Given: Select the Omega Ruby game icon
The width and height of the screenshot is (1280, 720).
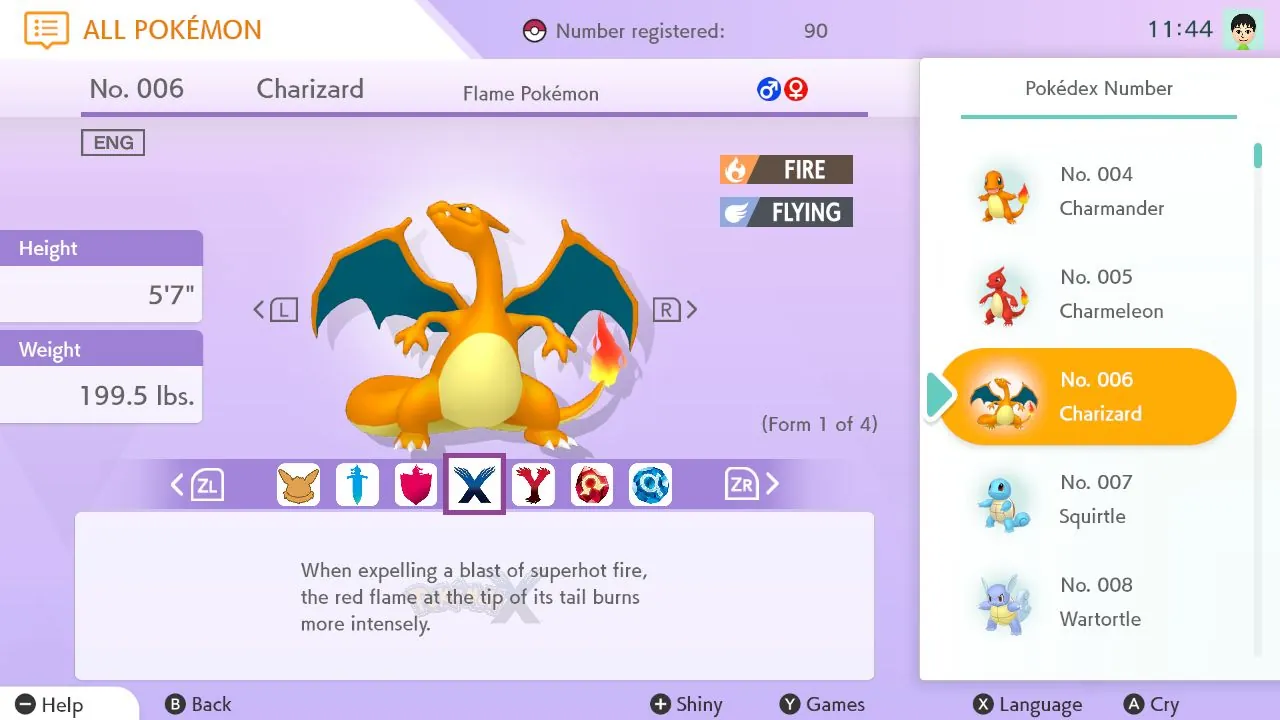Looking at the screenshot, I should coord(592,484).
